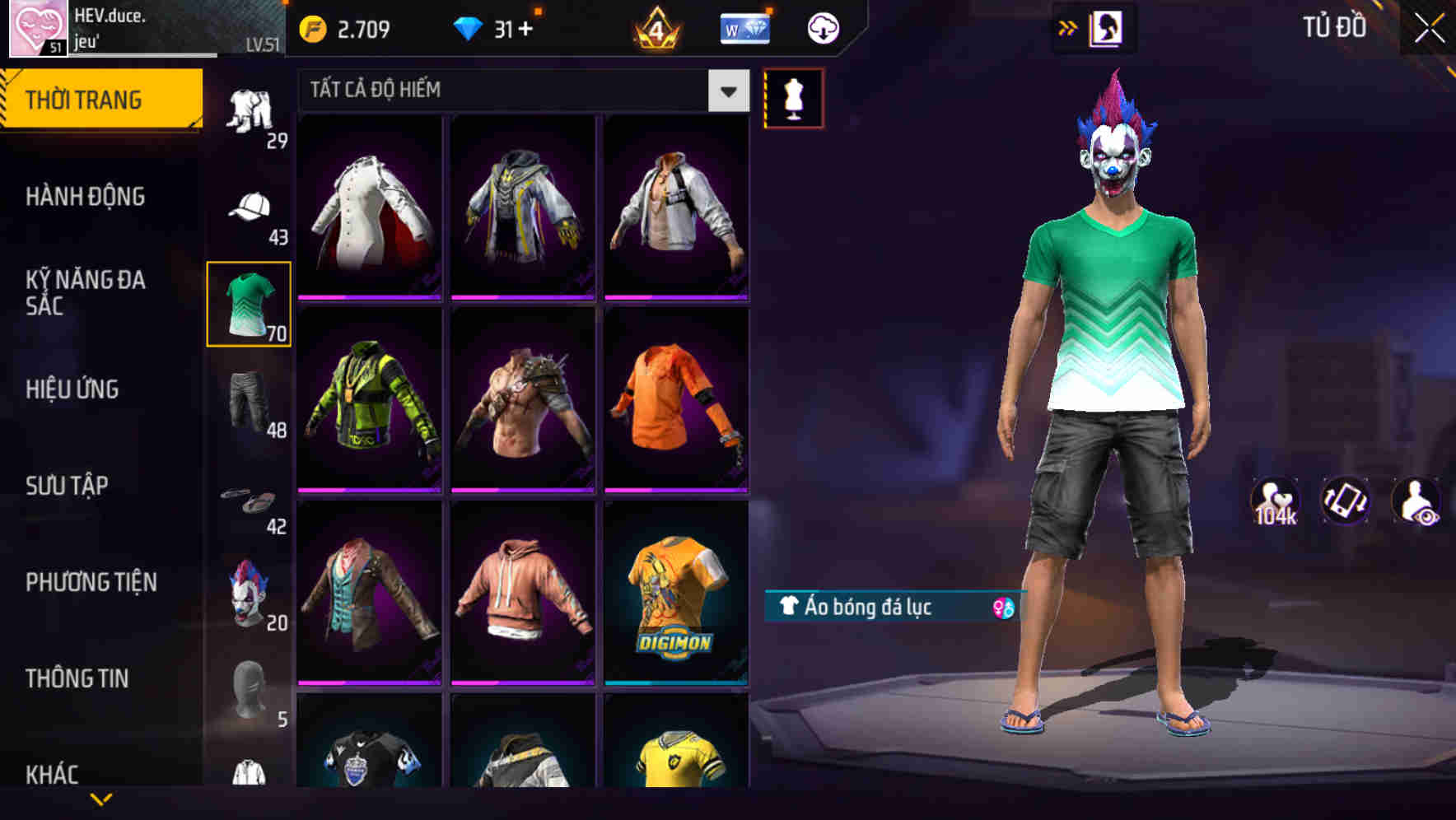This screenshot has width=1456, height=820.
Task: Select the shirt category filter showing 70
Action: pos(248,305)
